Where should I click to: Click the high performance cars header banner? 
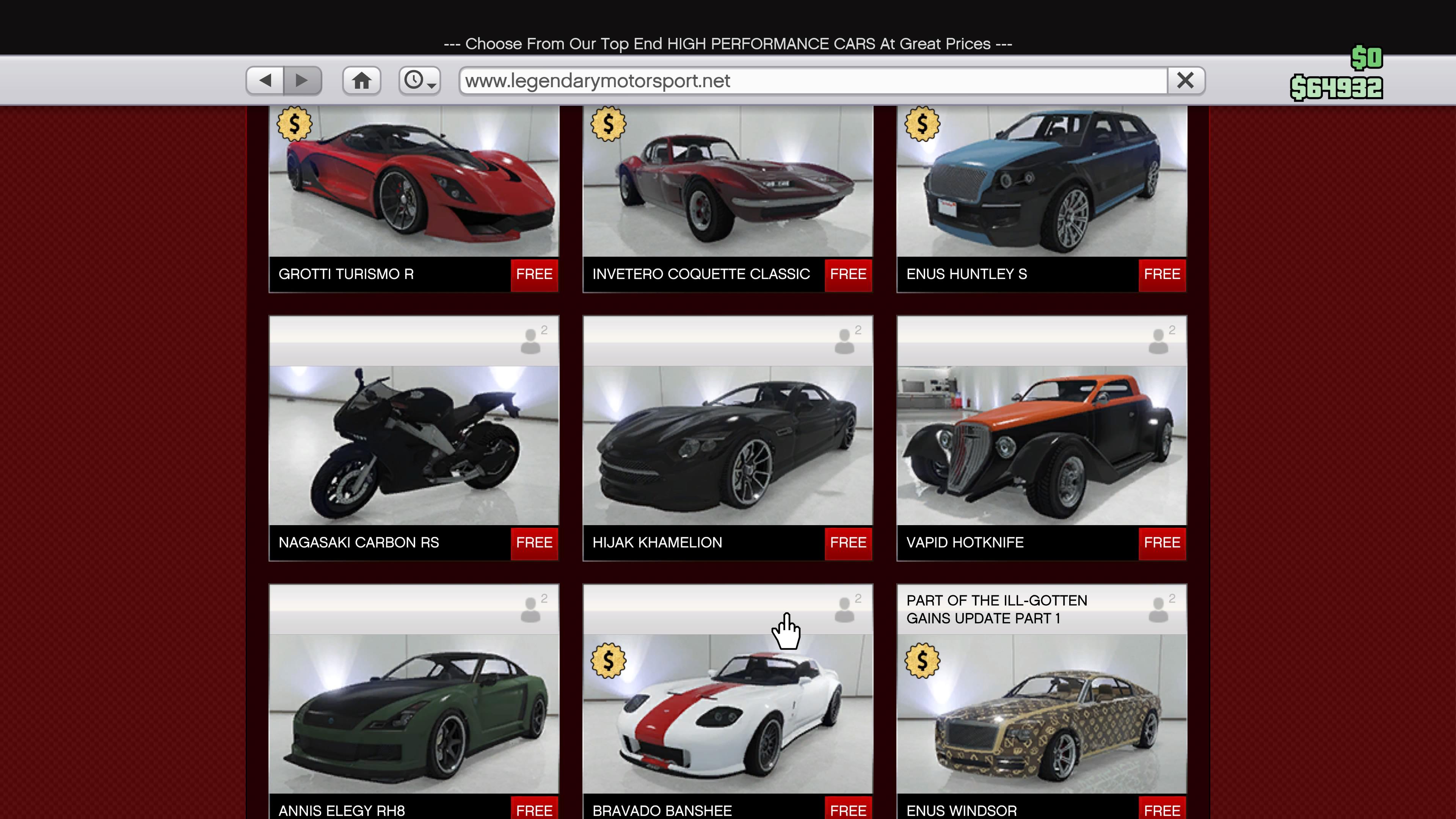click(728, 44)
